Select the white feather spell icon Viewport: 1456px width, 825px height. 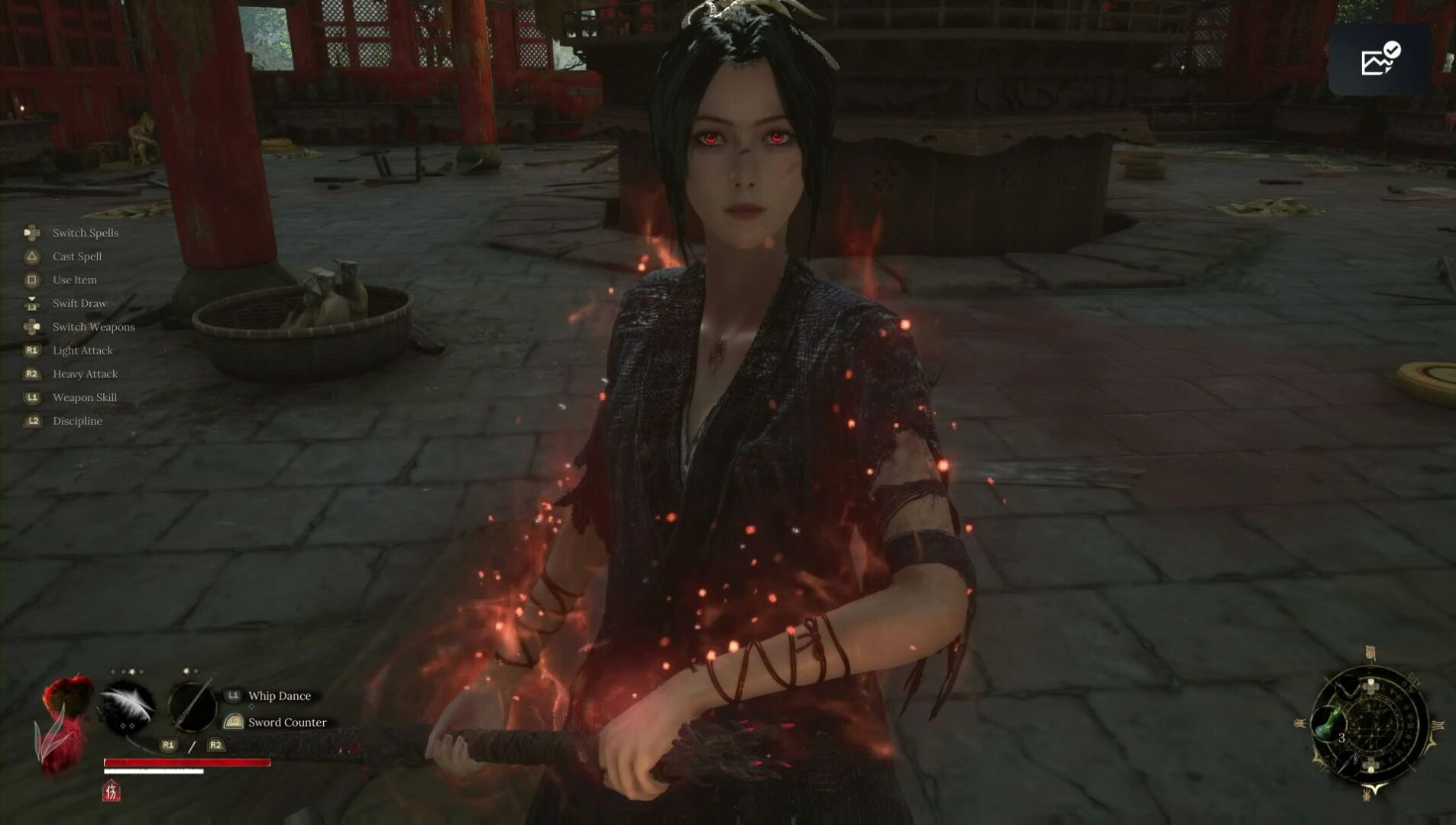tap(128, 707)
